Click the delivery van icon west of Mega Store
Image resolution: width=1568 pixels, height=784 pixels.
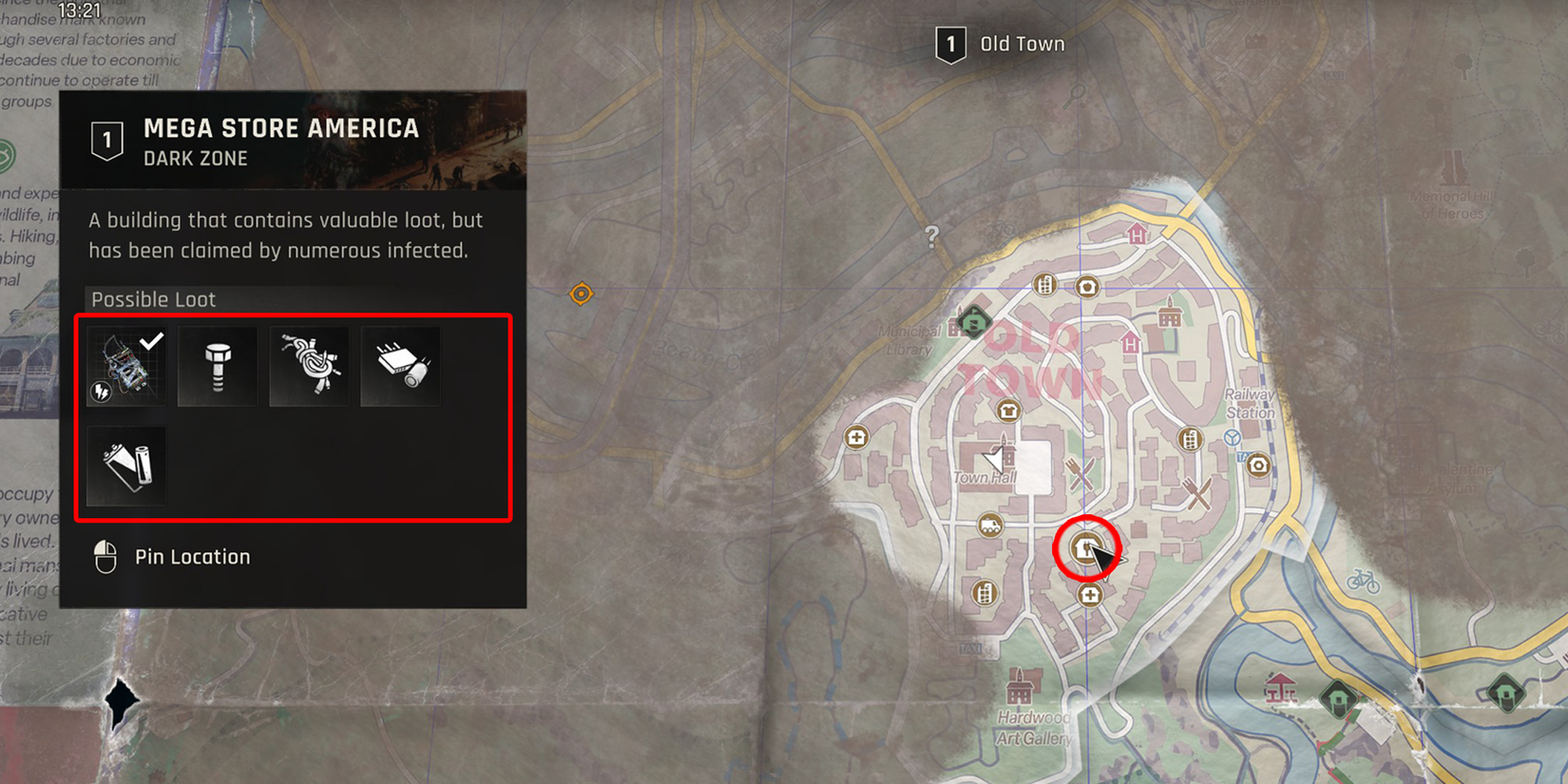tap(990, 526)
